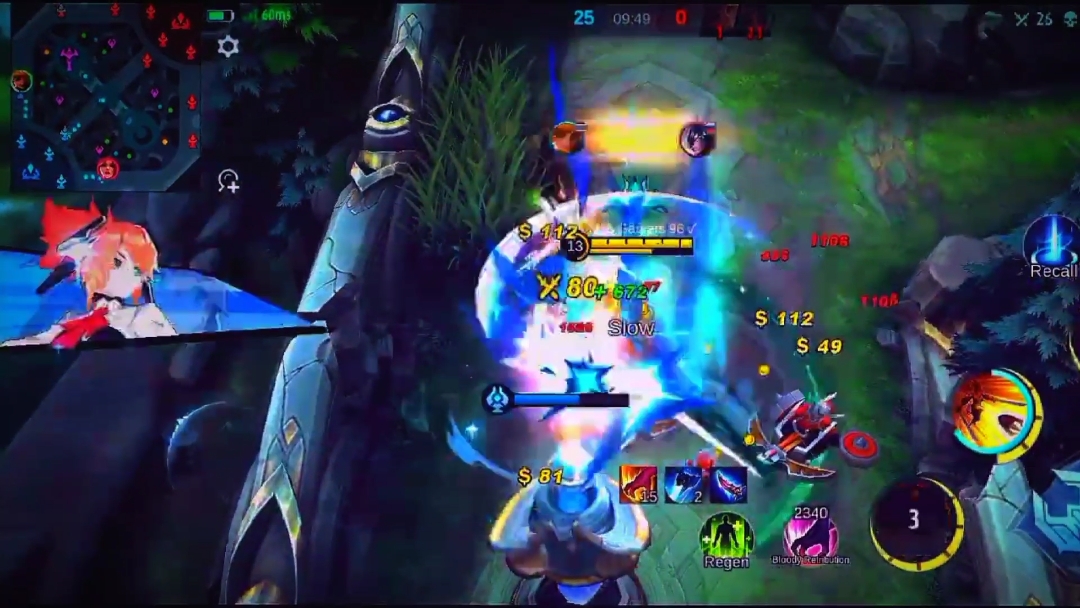Select the blue item icon showing 2
Image resolution: width=1080 pixels, height=608 pixels.
click(x=684, y=484)
